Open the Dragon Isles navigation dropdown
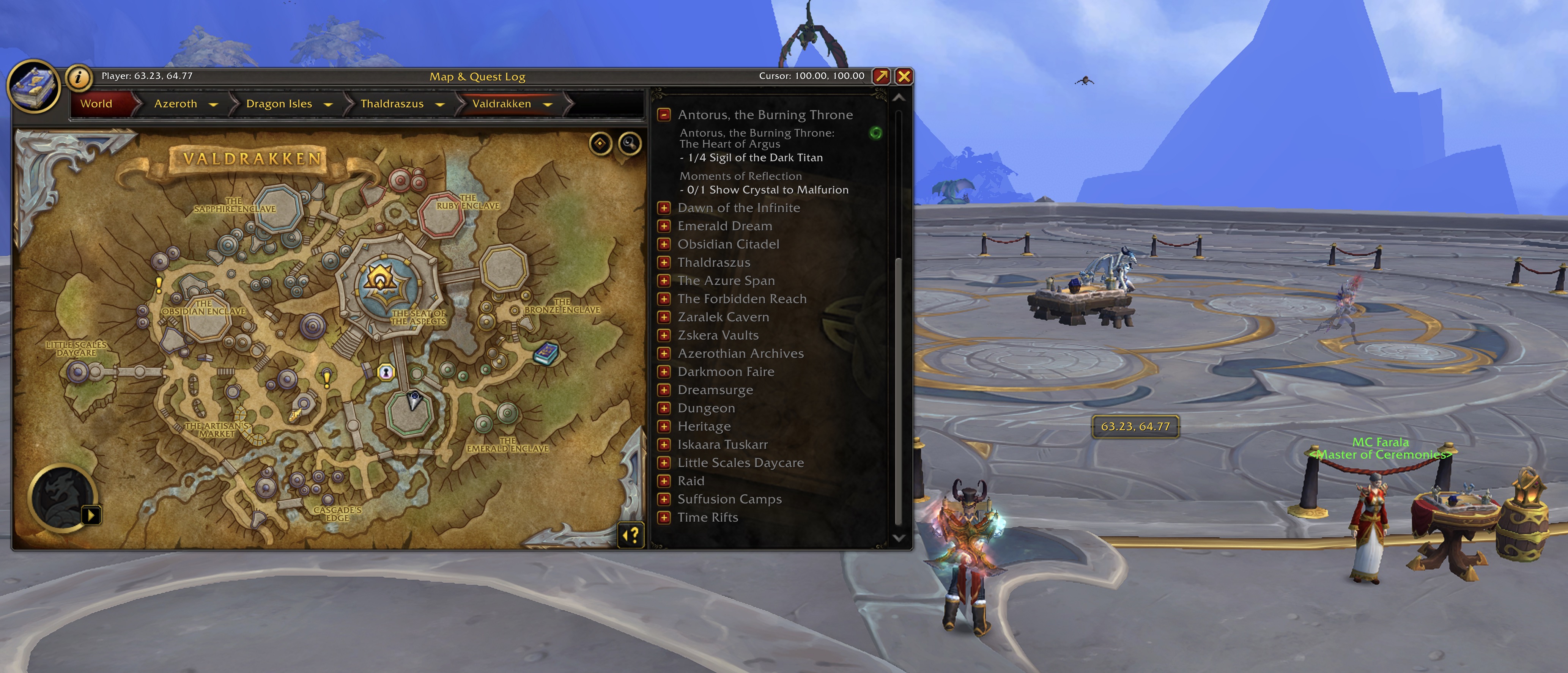Image resolution: width=1568 pixels, height=673 pixels. (x=328, y=105)
